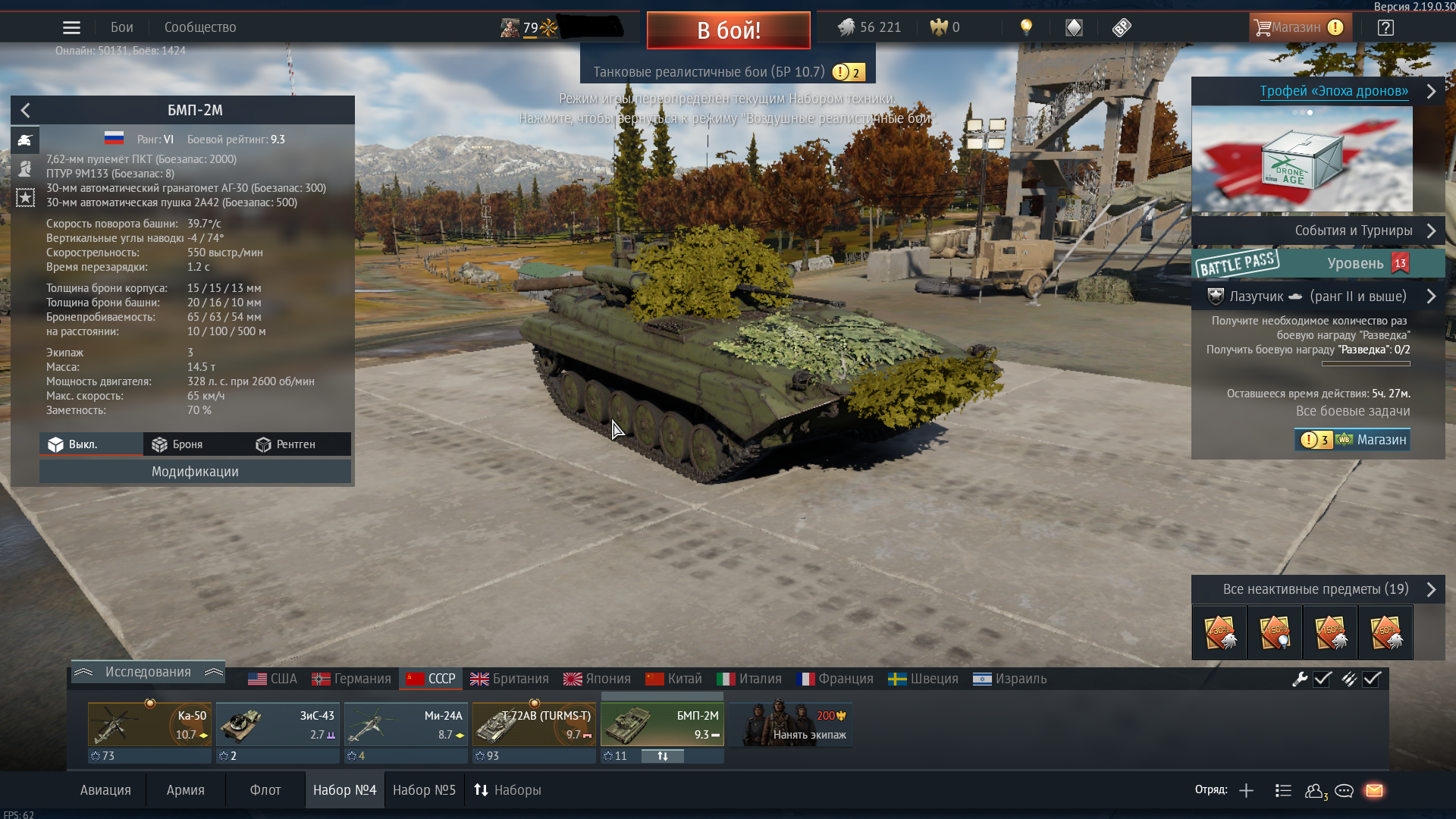Toggle the rightmost vehicle selection checkbox

(1370, 680)
